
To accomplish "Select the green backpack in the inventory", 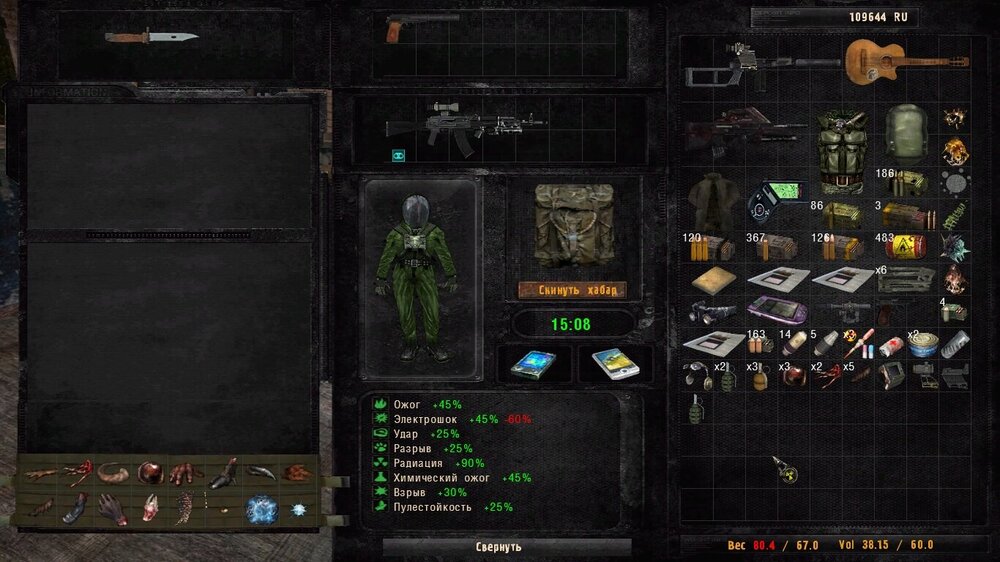I will click(908, 130).
